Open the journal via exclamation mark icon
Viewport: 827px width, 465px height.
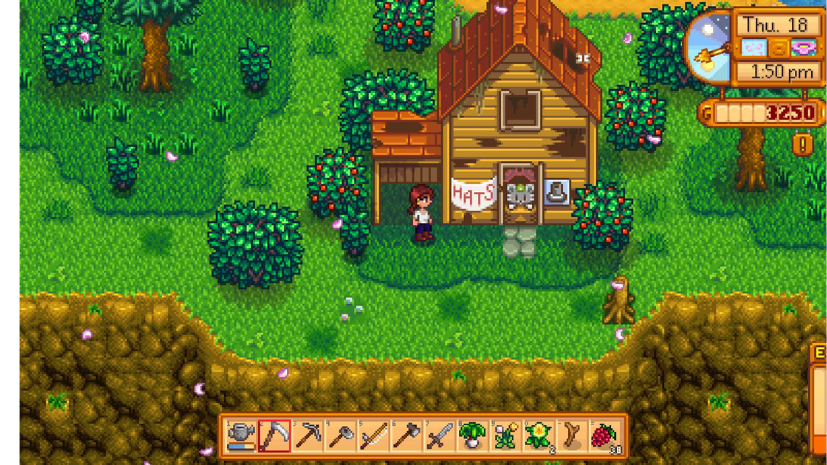[x=803, y=145]
